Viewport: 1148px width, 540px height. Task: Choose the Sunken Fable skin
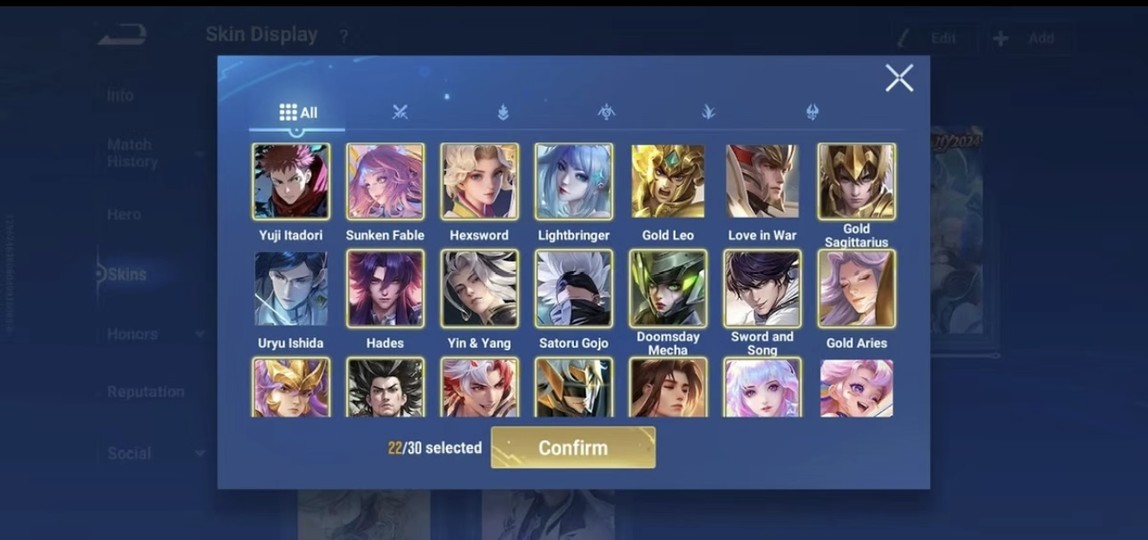385,182
